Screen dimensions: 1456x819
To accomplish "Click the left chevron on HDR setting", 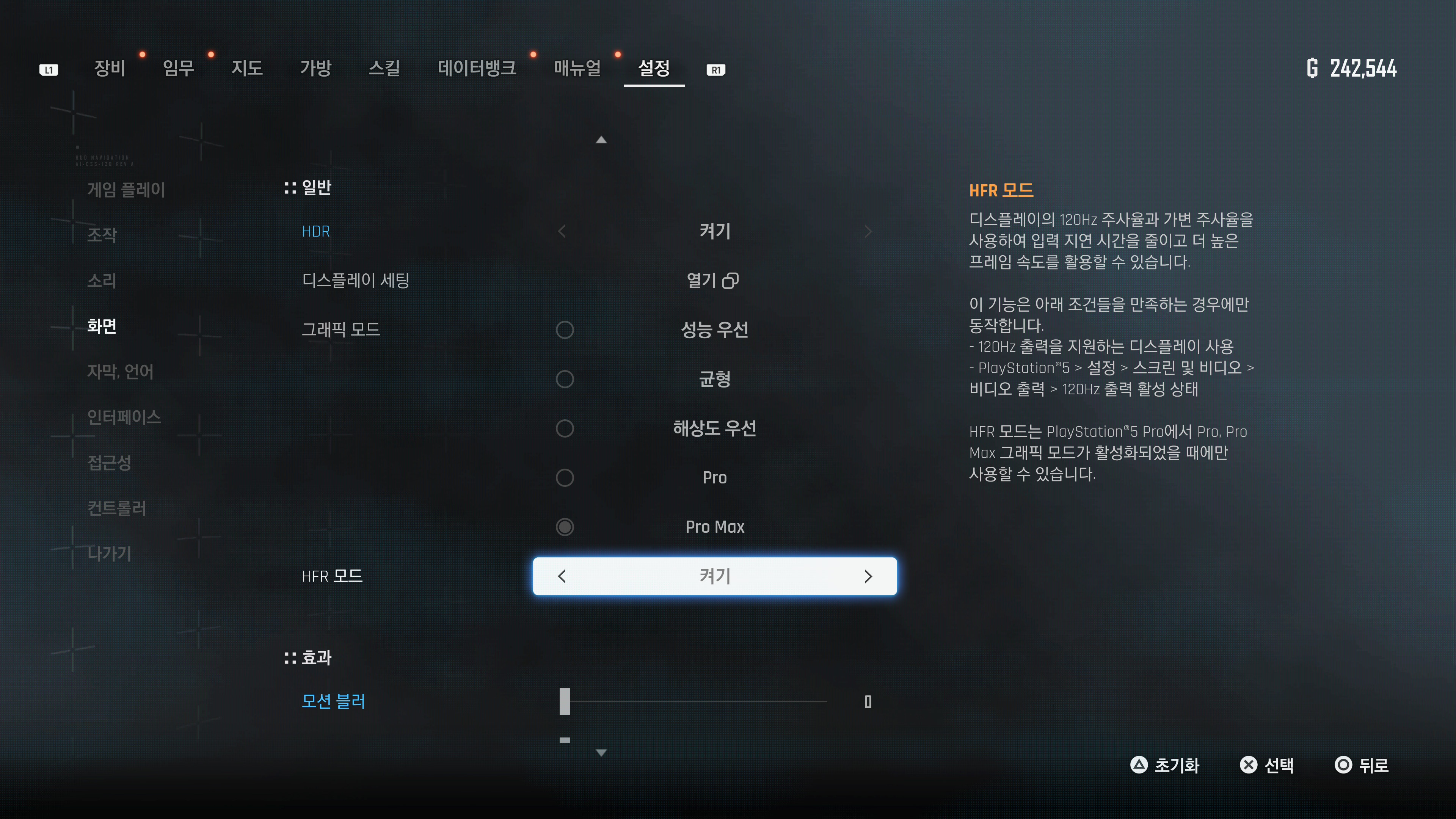I will tap(561, 231).
